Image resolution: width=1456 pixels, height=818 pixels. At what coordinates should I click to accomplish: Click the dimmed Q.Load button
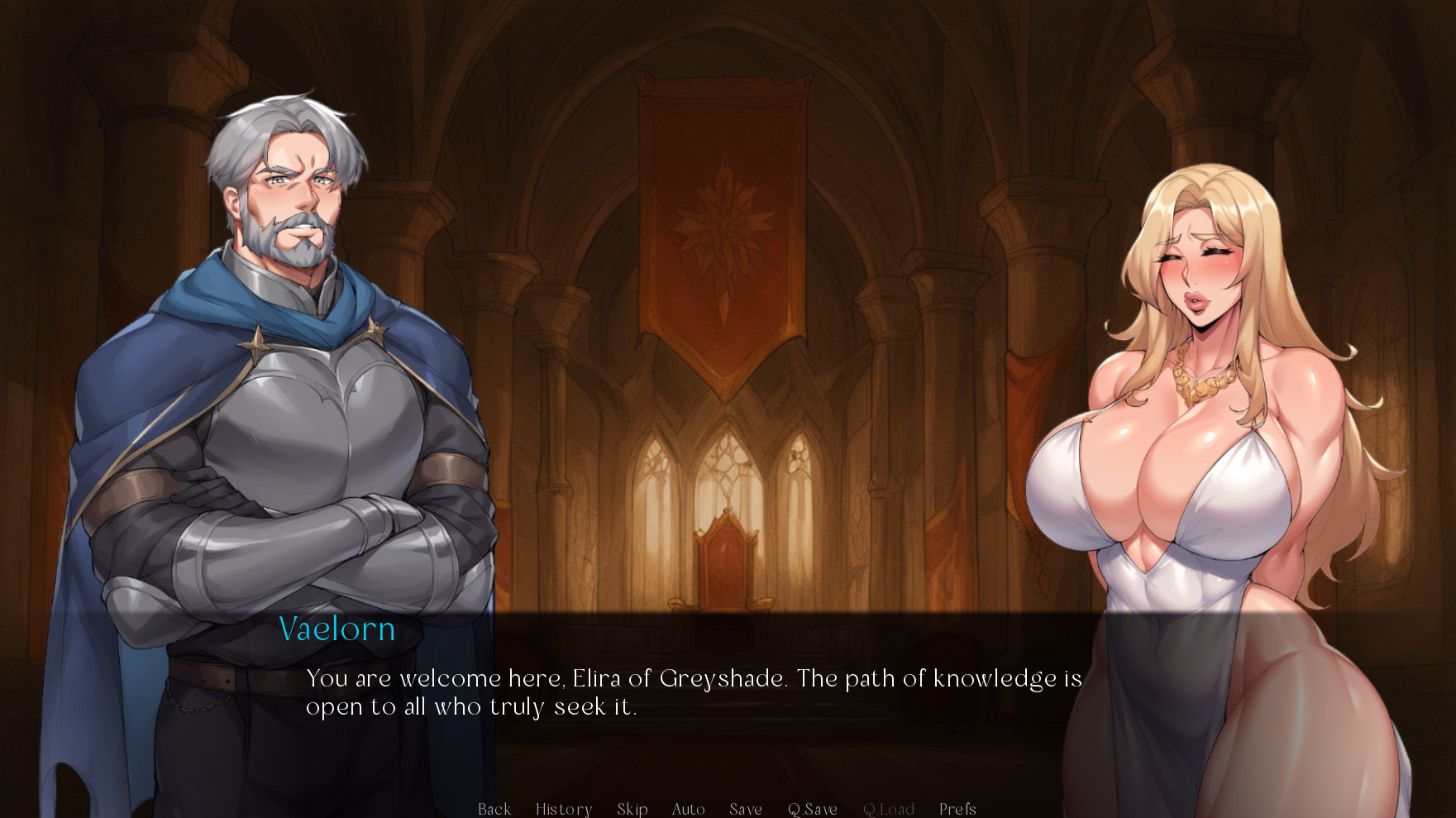pos(889,809)
